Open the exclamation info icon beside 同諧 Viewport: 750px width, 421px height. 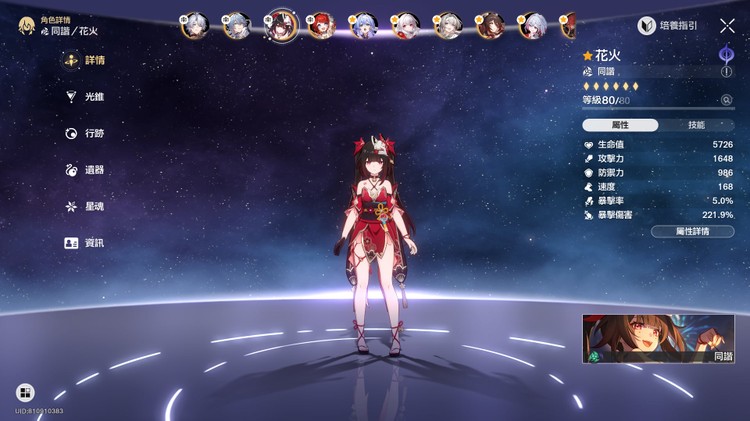coord(727,72)
